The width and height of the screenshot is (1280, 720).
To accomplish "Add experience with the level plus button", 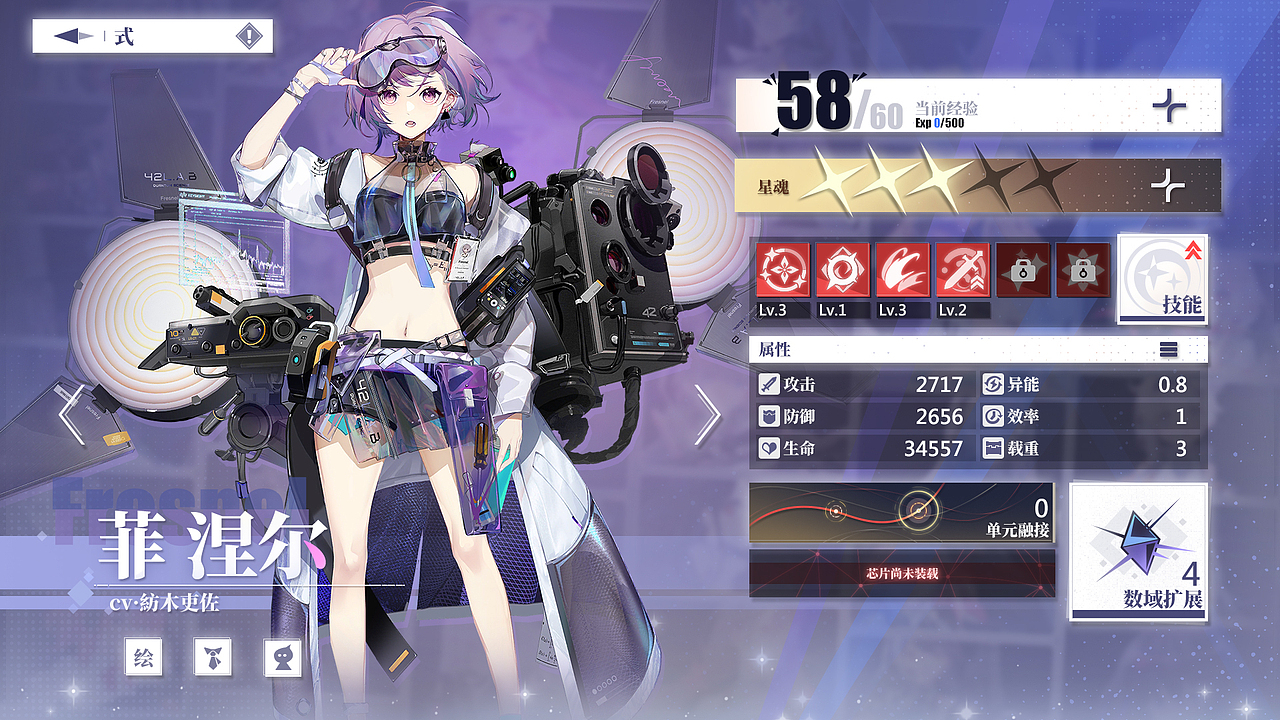I will click(1168, 105).
